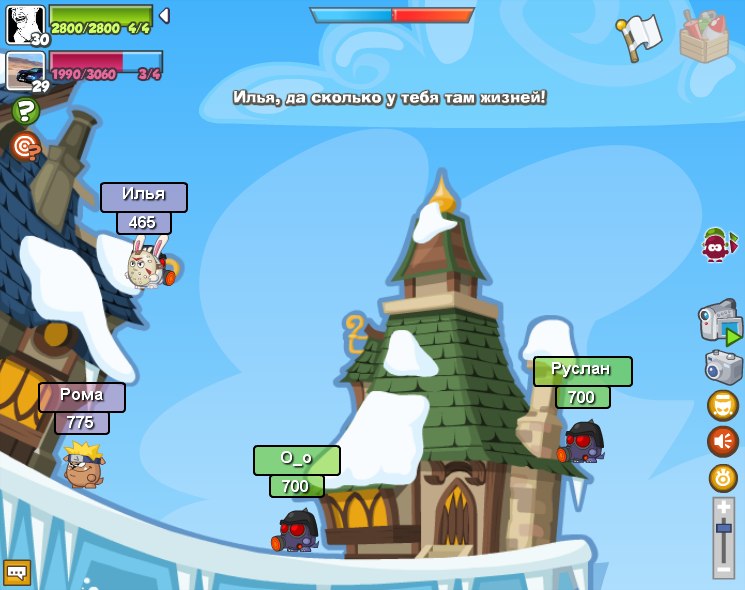
Task: Take a screenshot with the photo camera icon
Action: 723,366
